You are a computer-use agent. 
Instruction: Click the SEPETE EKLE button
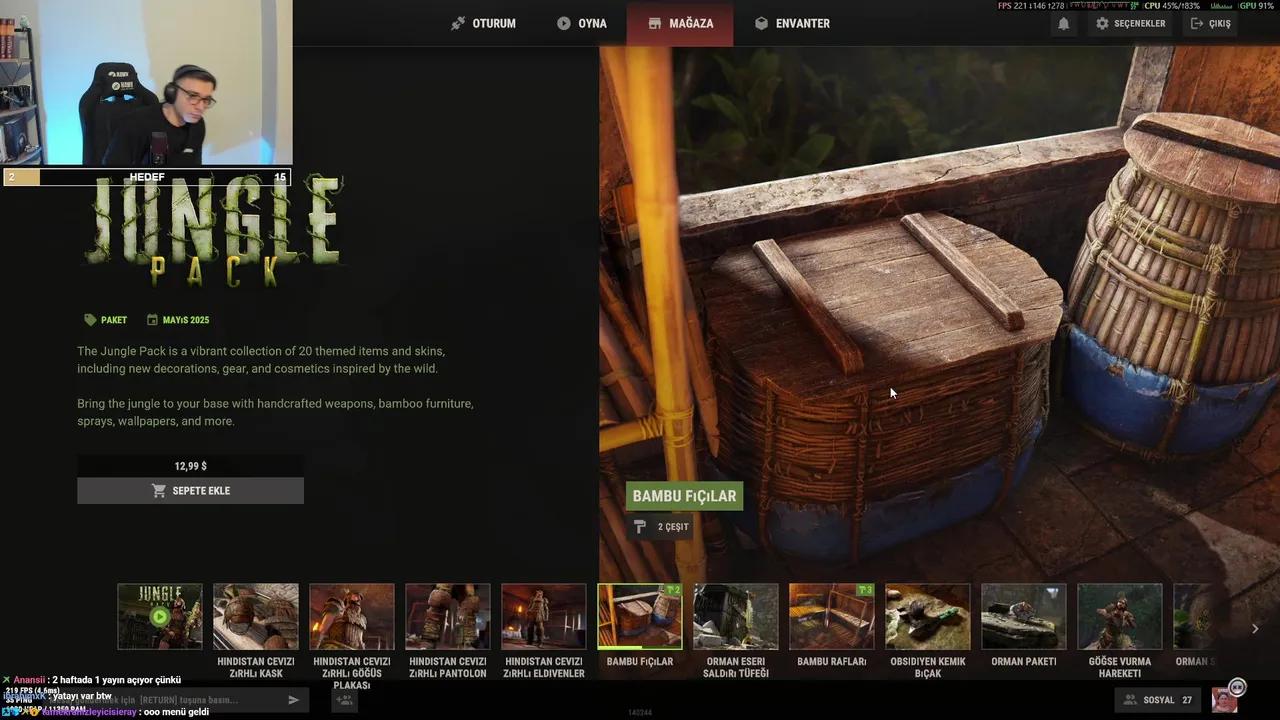pos(190,491)
